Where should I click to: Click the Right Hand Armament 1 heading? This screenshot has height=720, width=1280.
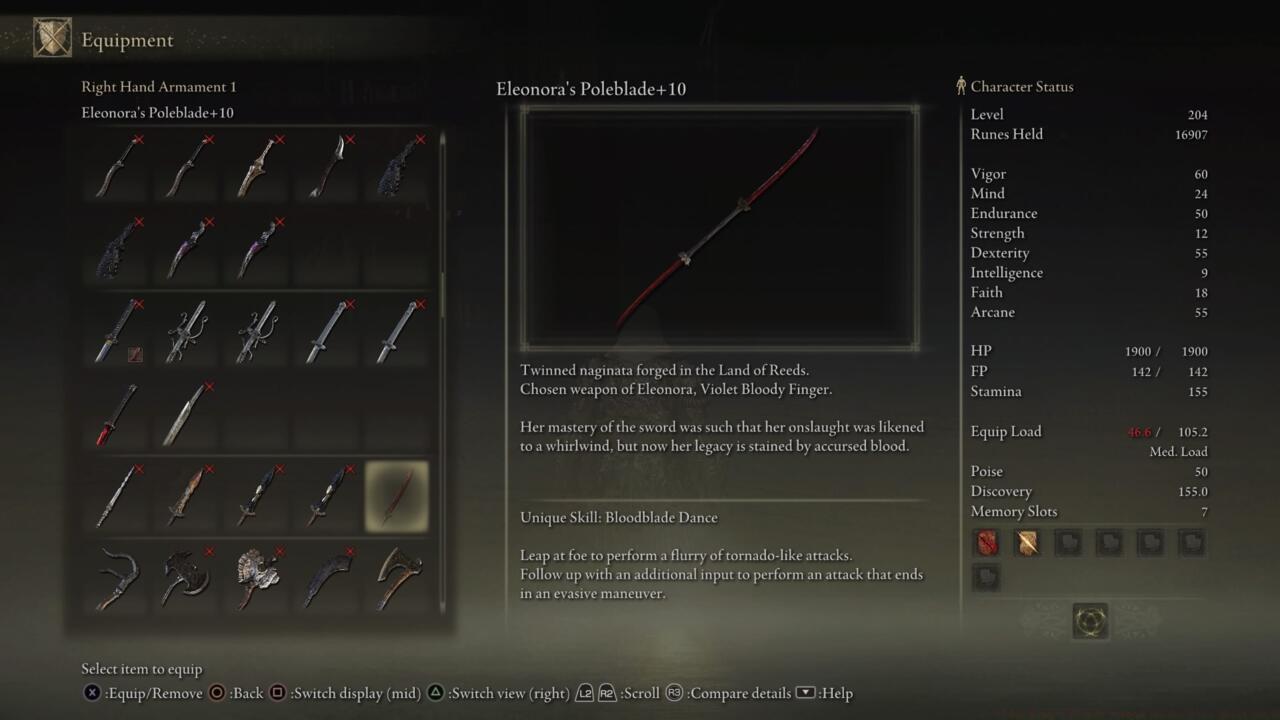click(159, 86)
